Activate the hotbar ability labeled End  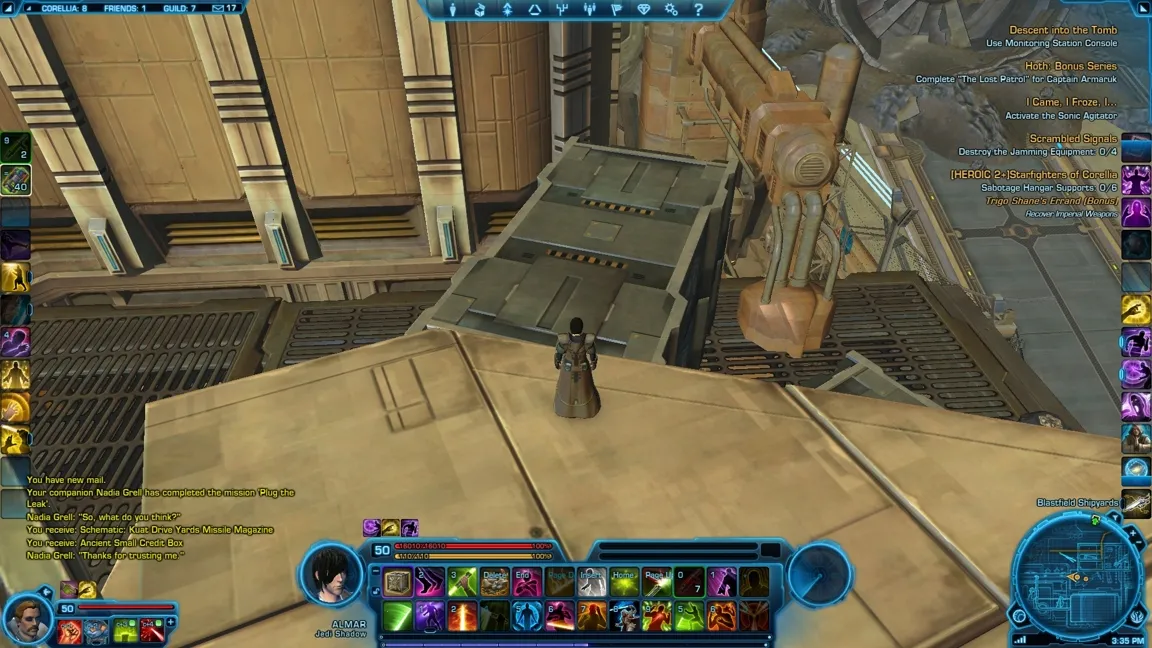[527, 582]
